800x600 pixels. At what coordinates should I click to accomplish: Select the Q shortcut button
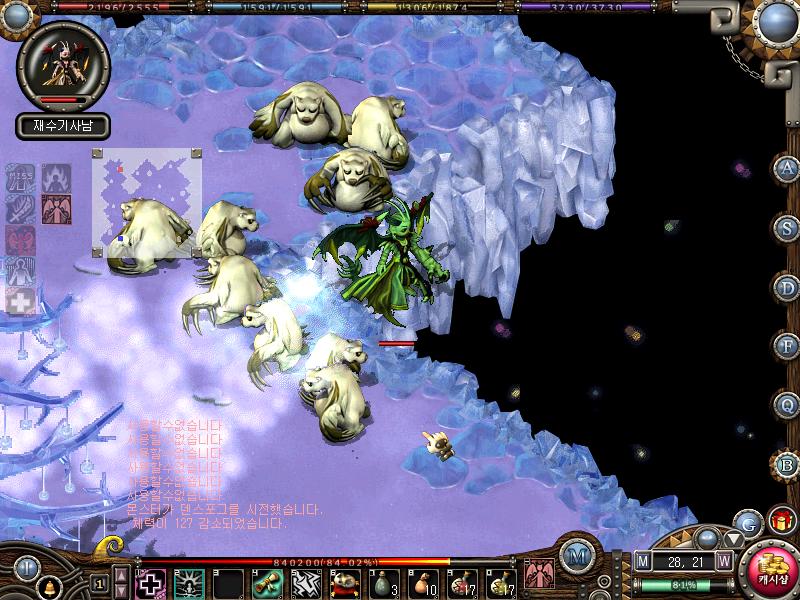click(x=787, y=405)
